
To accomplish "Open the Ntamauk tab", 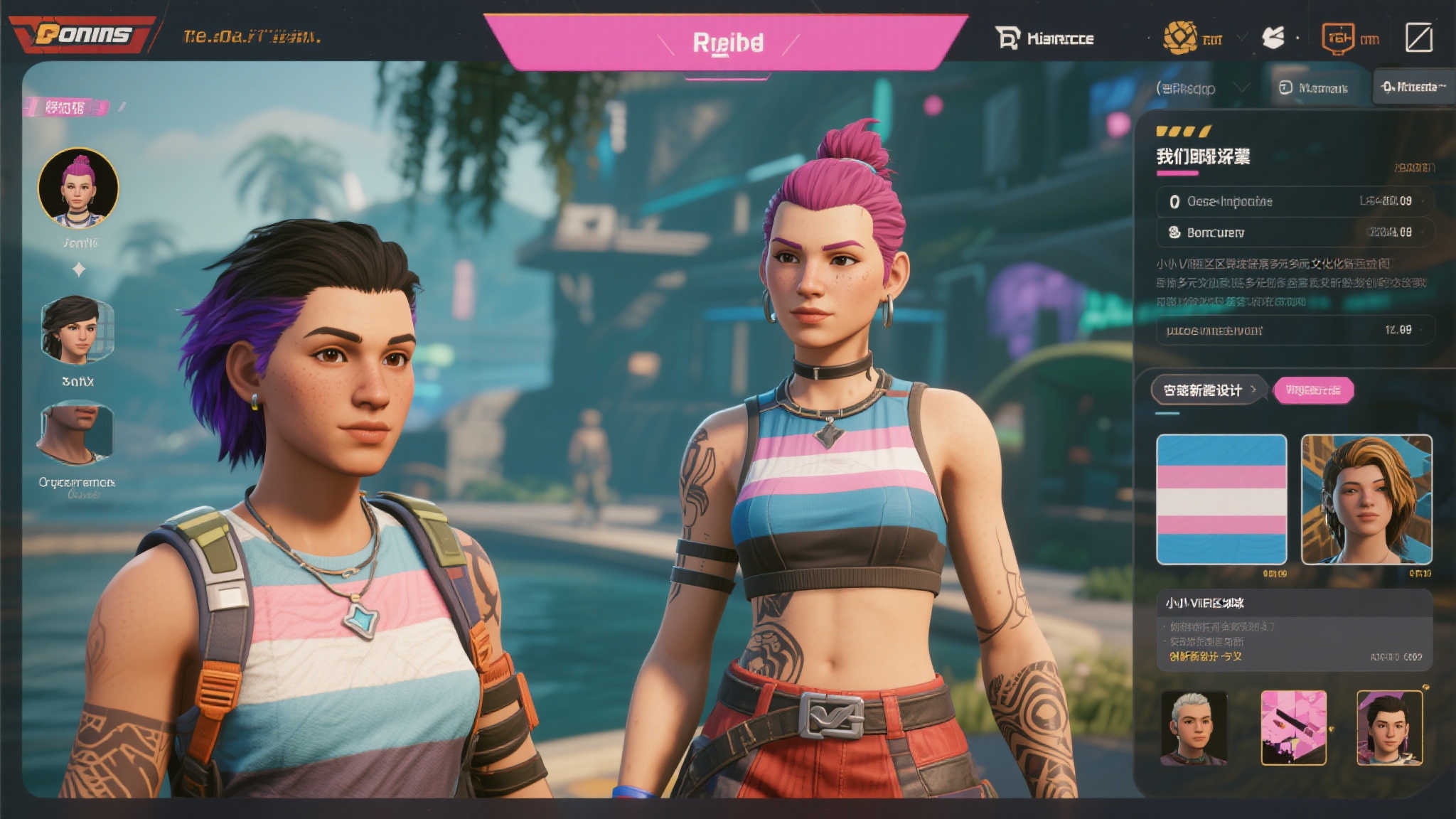I will coord(1315,87).
